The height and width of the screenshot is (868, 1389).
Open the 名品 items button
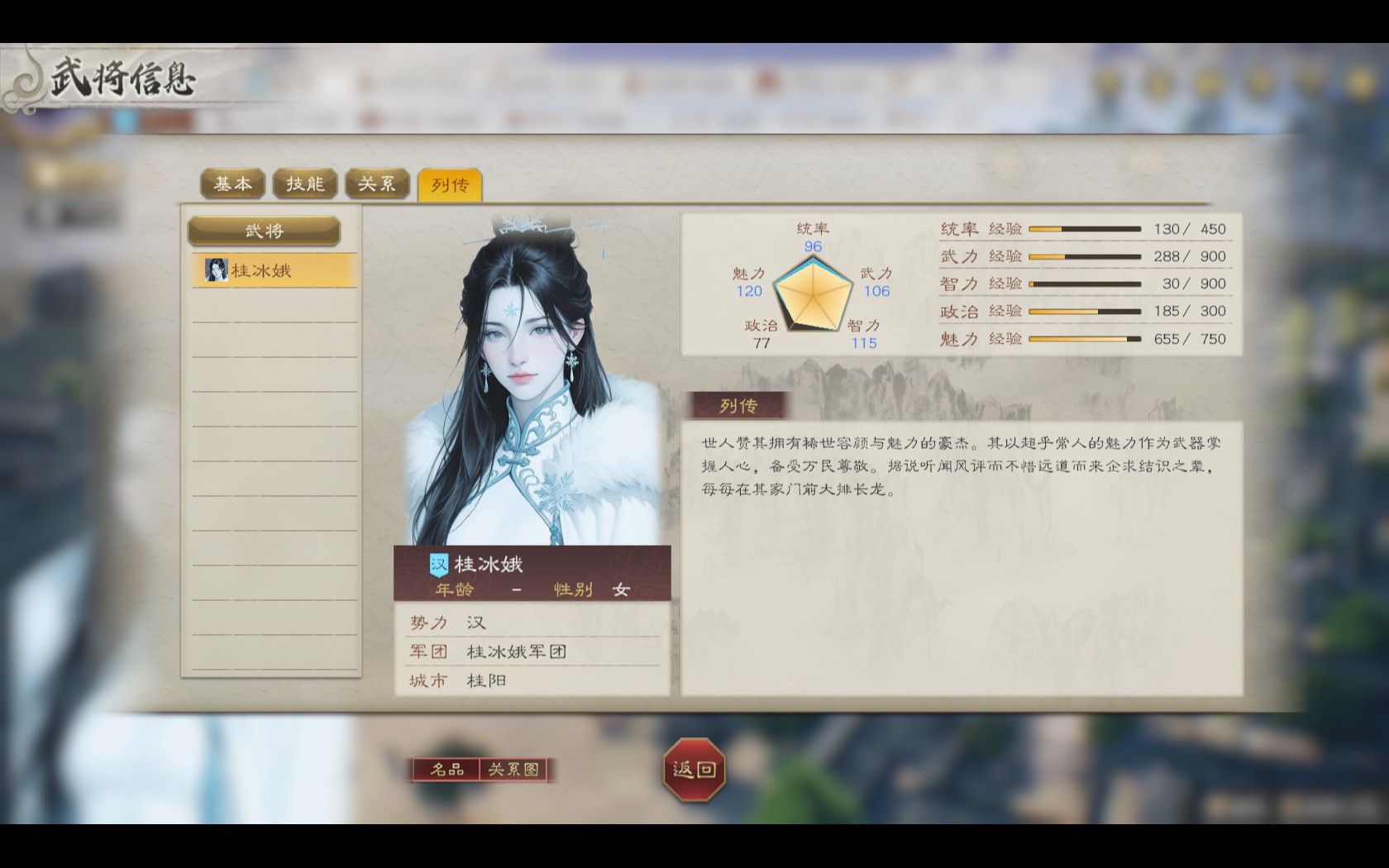446,770
